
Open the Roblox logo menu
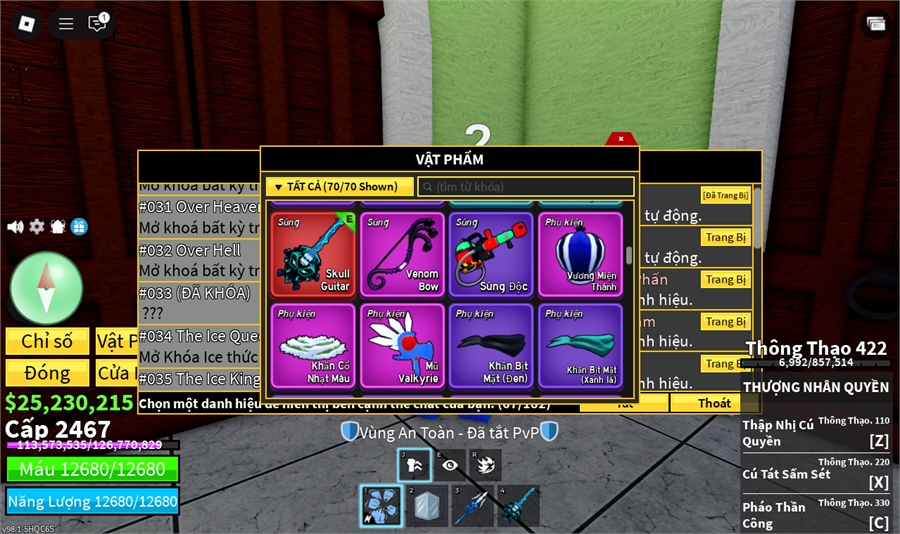(27, 23)
